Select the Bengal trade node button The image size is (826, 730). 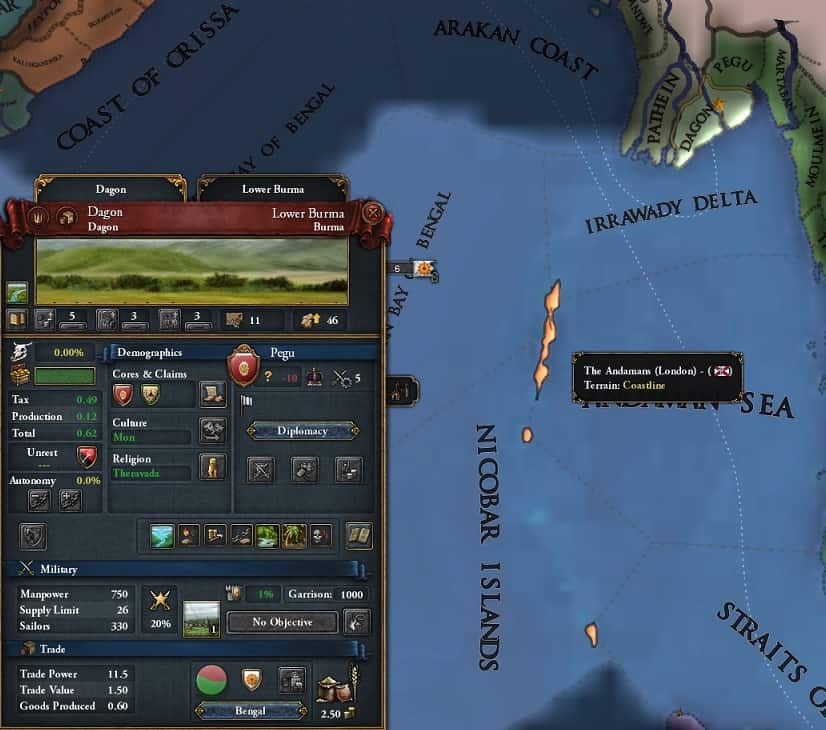pos(250,710)
